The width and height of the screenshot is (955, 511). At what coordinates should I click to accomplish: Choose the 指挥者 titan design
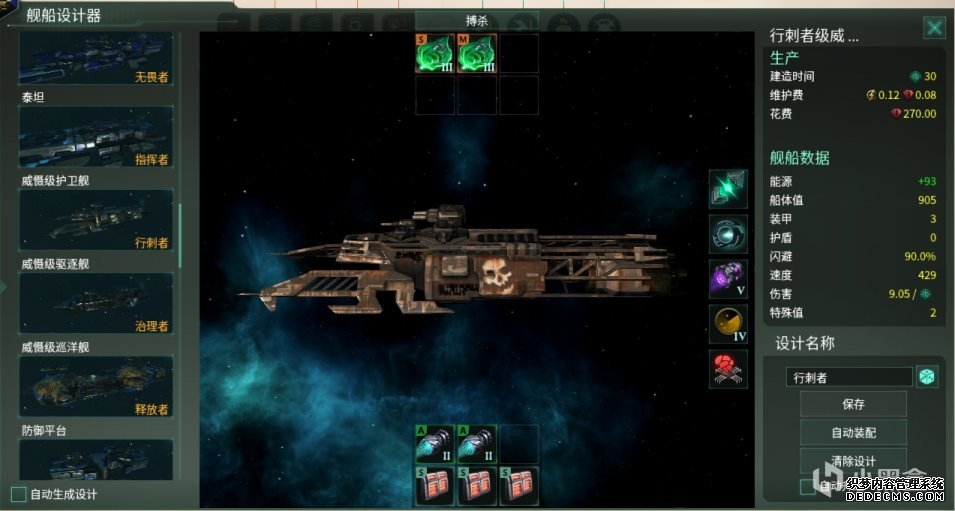(x=96, y=139)
